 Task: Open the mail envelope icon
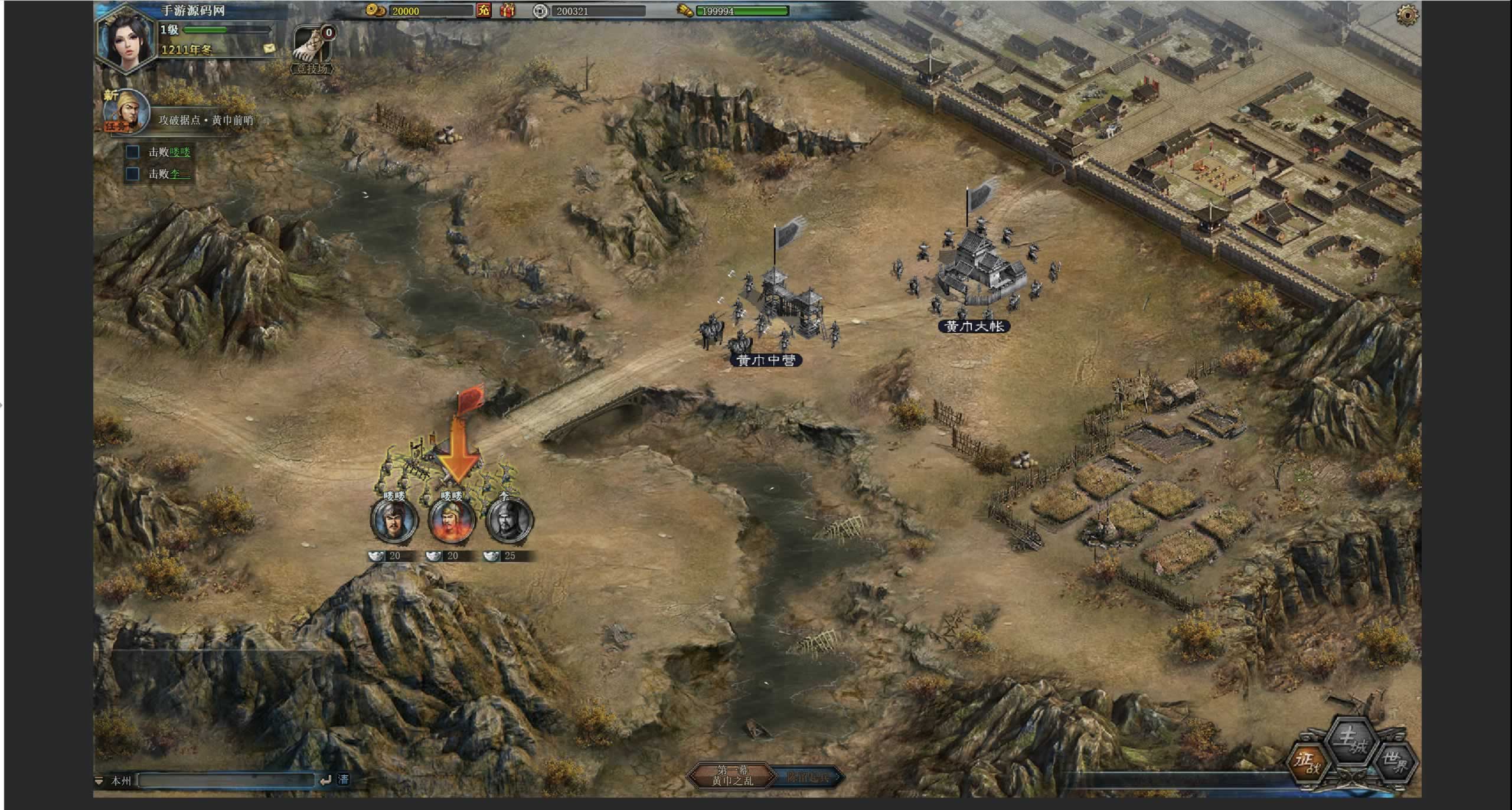269,48
